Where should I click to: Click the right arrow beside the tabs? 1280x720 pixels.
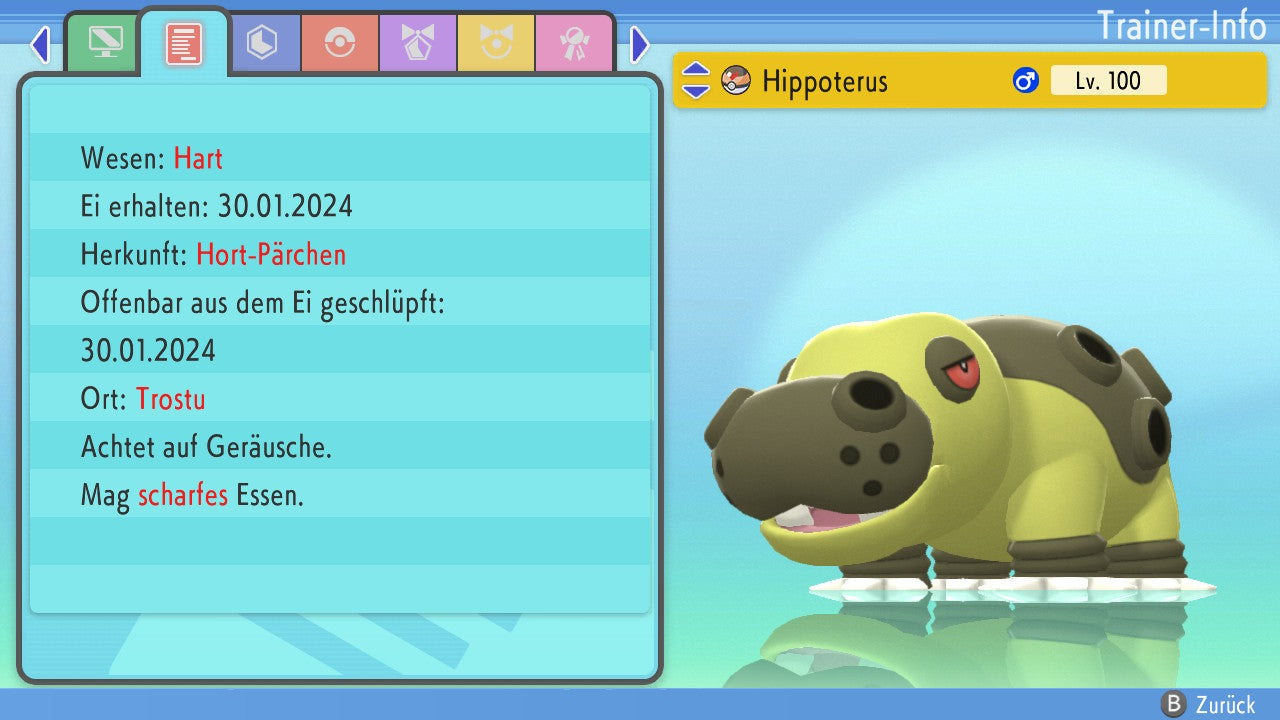click(640, 44)
